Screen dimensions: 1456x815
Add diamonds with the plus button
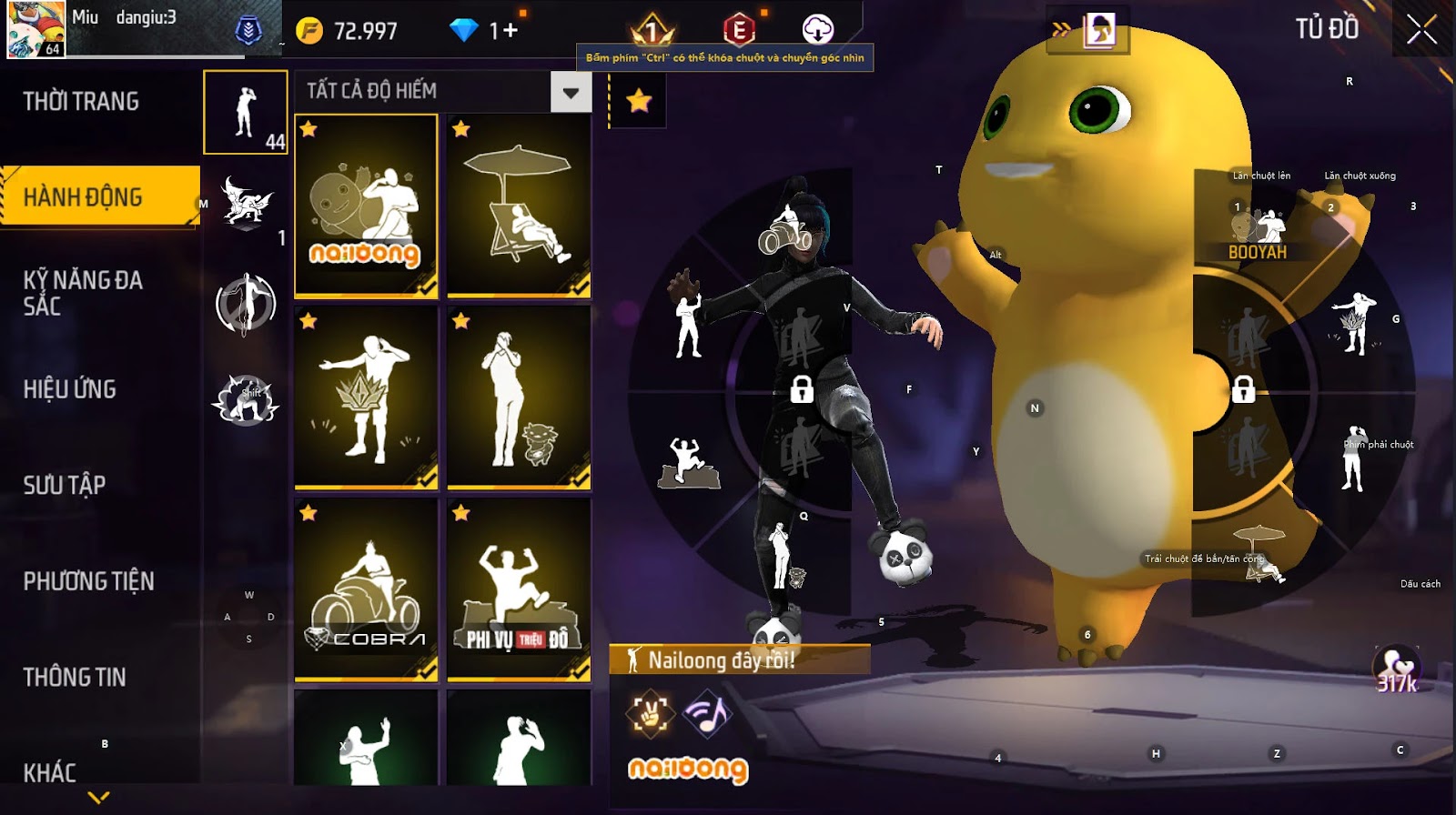(511, 31)
